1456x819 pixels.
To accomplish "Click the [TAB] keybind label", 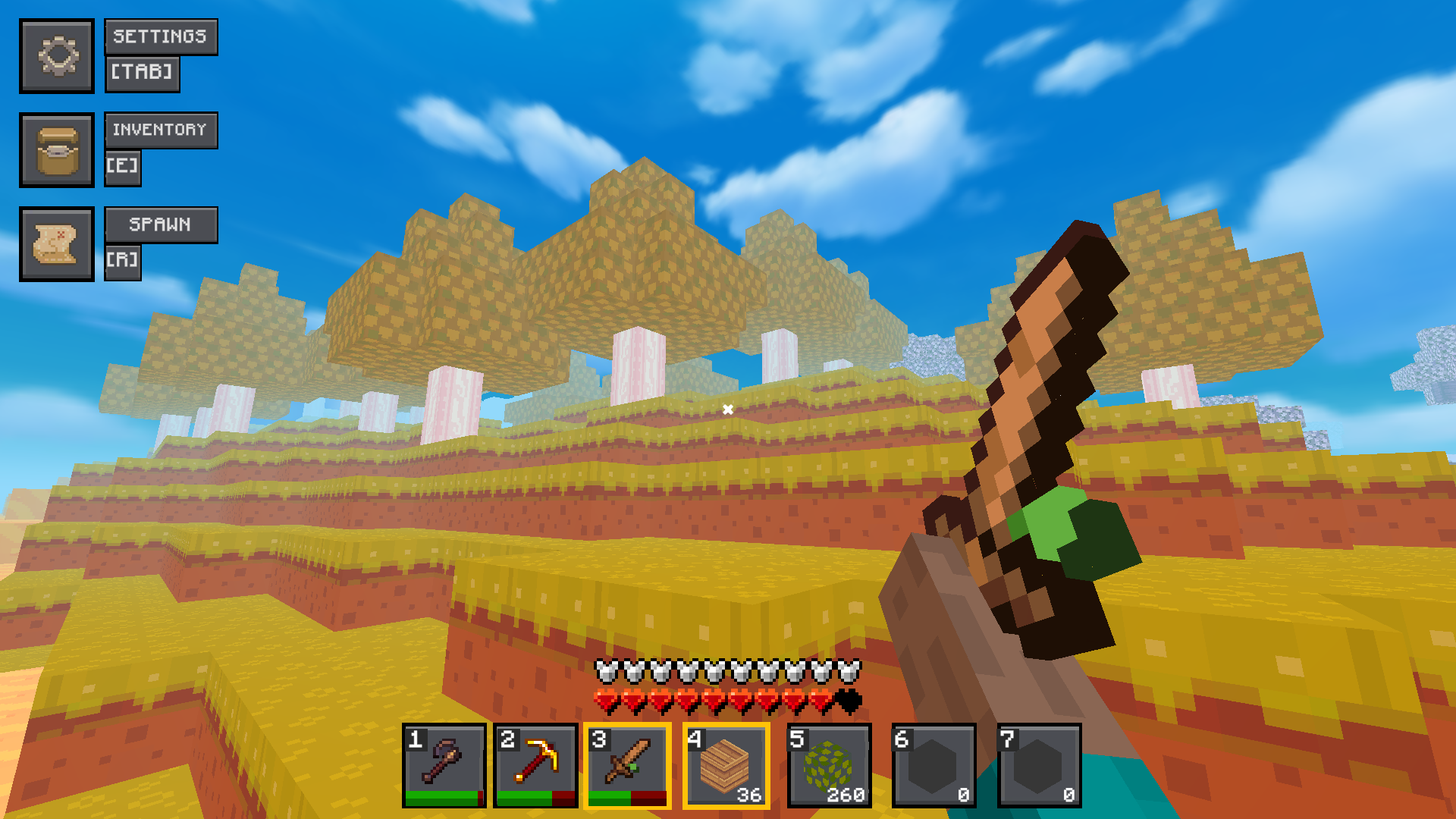I will (x=142, y=74).
